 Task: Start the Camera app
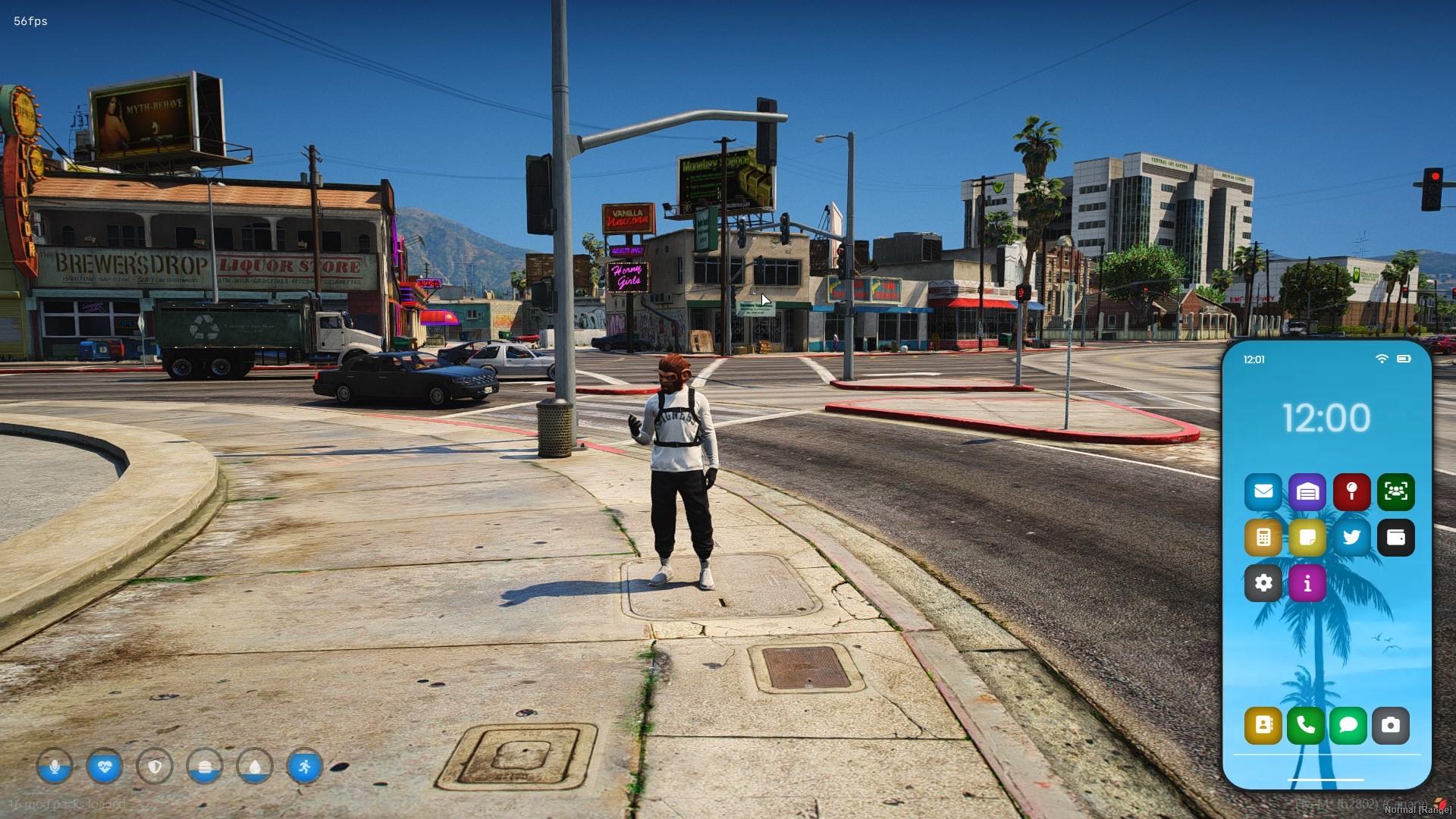(x=1390, y=726)
